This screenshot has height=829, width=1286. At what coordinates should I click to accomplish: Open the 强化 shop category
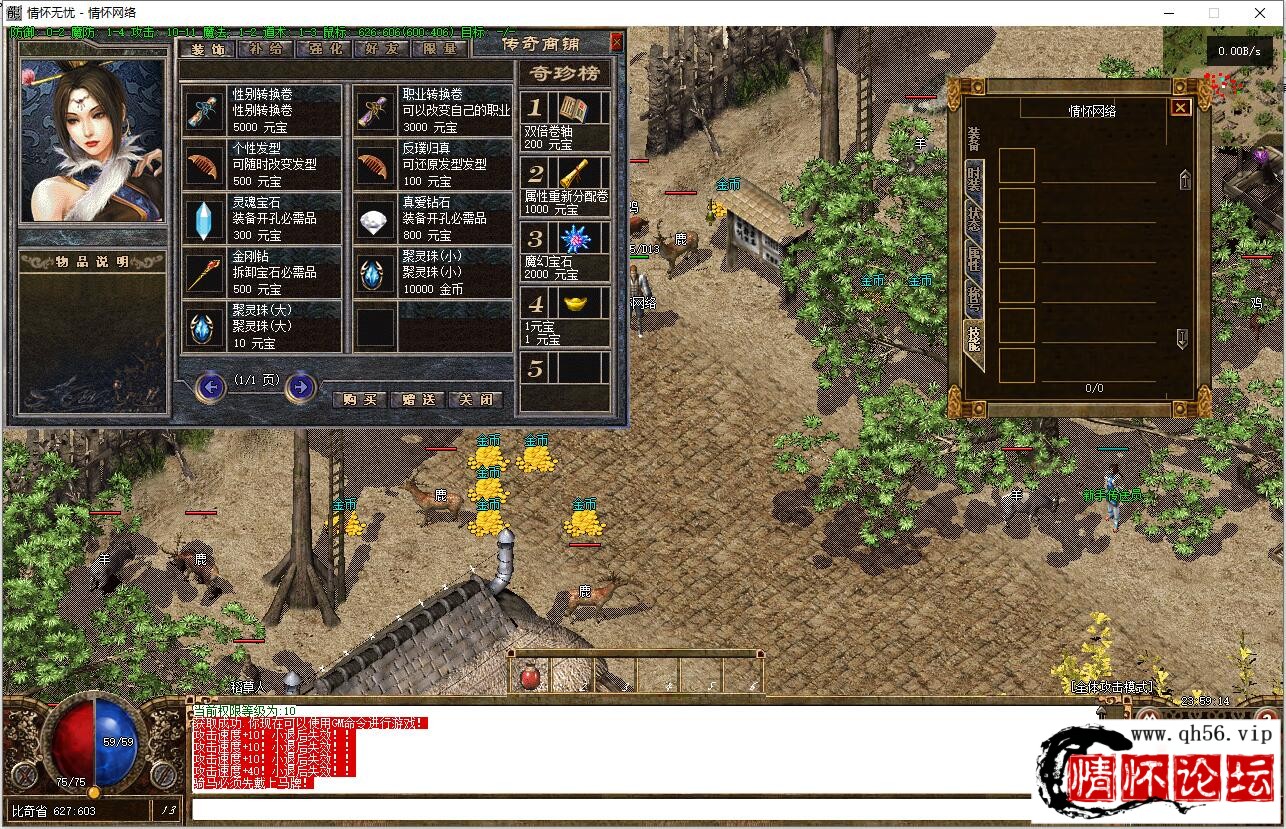(x=326, y=49)
